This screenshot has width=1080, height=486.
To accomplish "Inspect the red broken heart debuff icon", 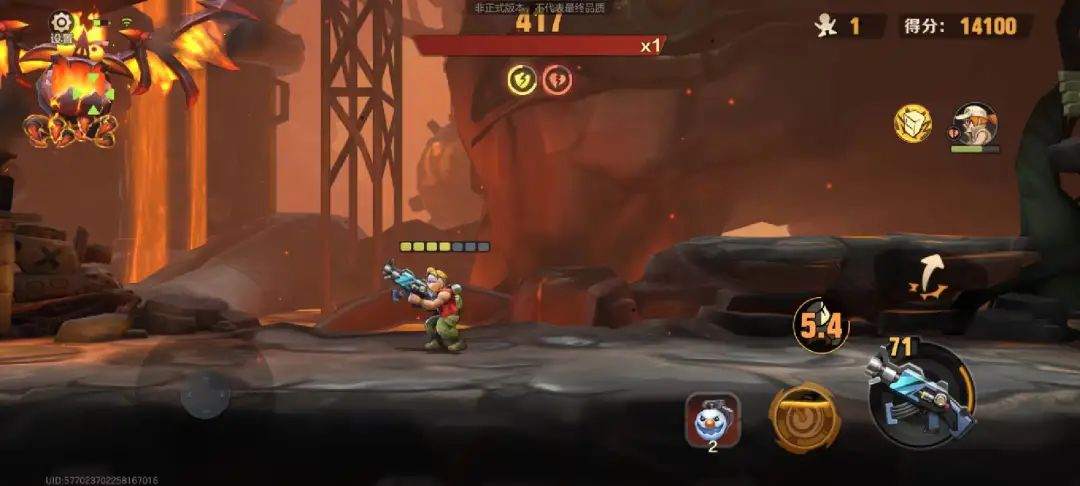I will (x=557, y=79).
